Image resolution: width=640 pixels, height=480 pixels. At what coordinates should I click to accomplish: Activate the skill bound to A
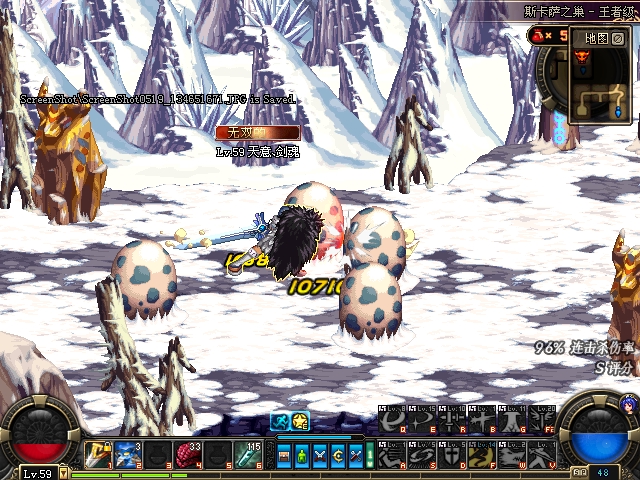coord(390,455)
